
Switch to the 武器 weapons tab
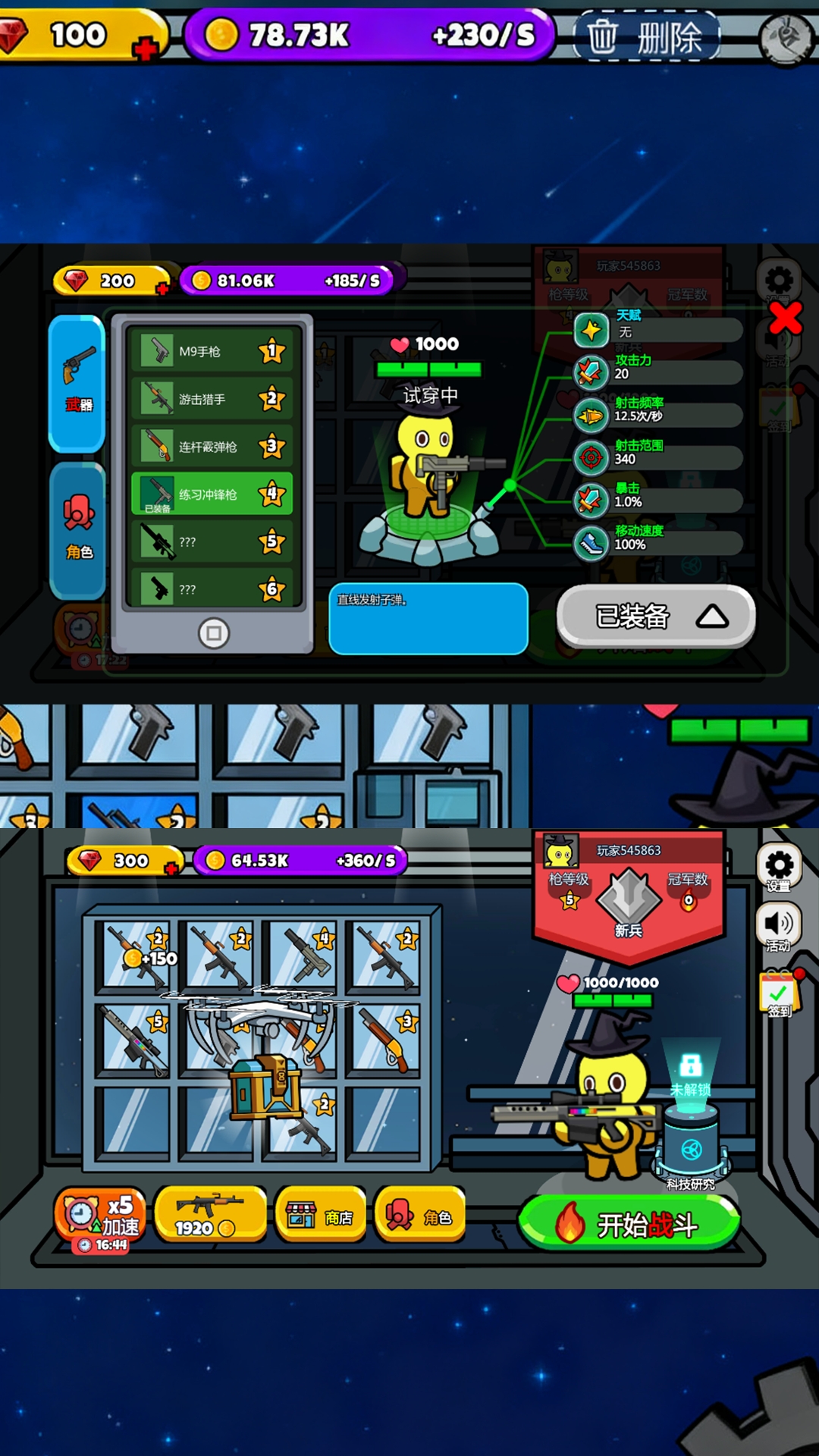click(x=77, y=383)
